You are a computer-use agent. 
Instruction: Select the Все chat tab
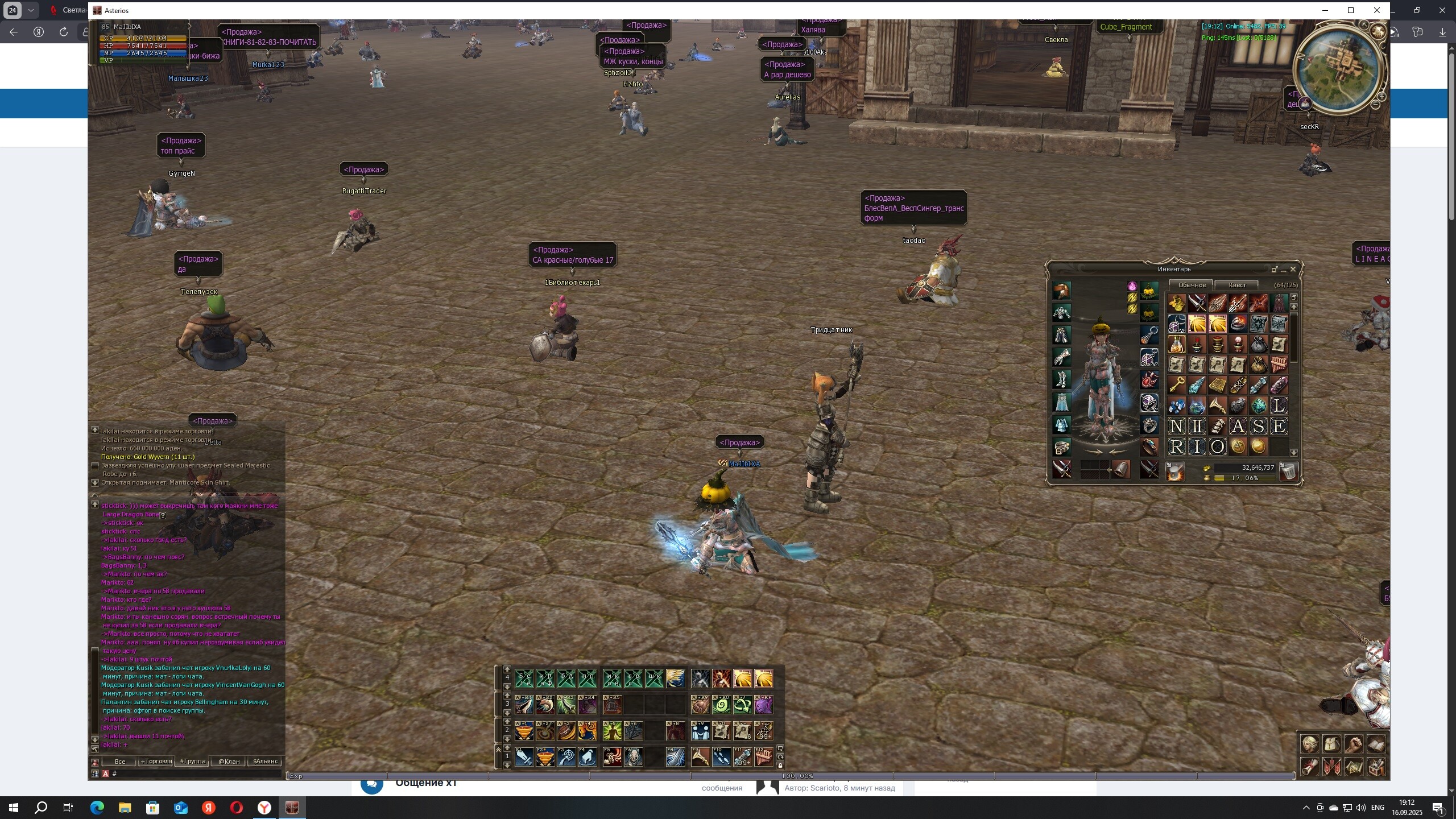pos(119,761)
